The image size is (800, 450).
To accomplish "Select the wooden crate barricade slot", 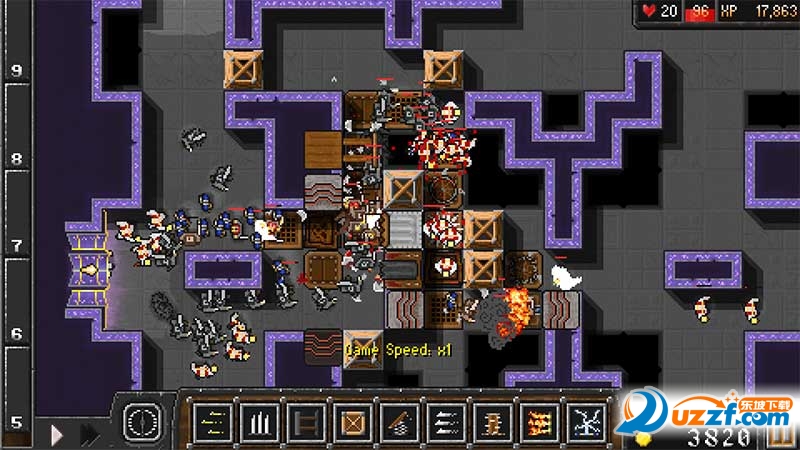I will coord(353,421).
